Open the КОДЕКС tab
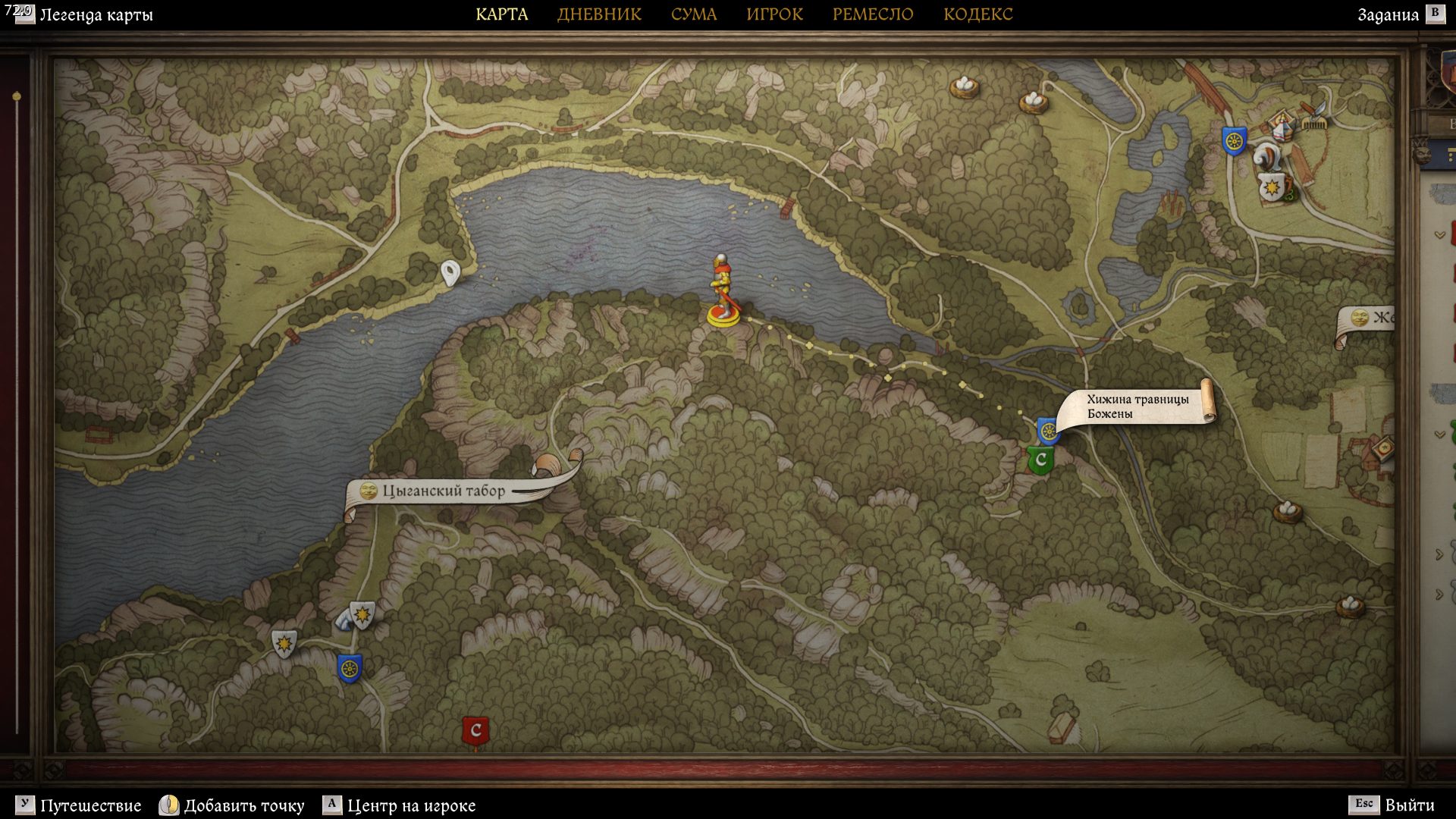Image resolution: width=1456 pixels, height=819 pixels. (977, 14)
